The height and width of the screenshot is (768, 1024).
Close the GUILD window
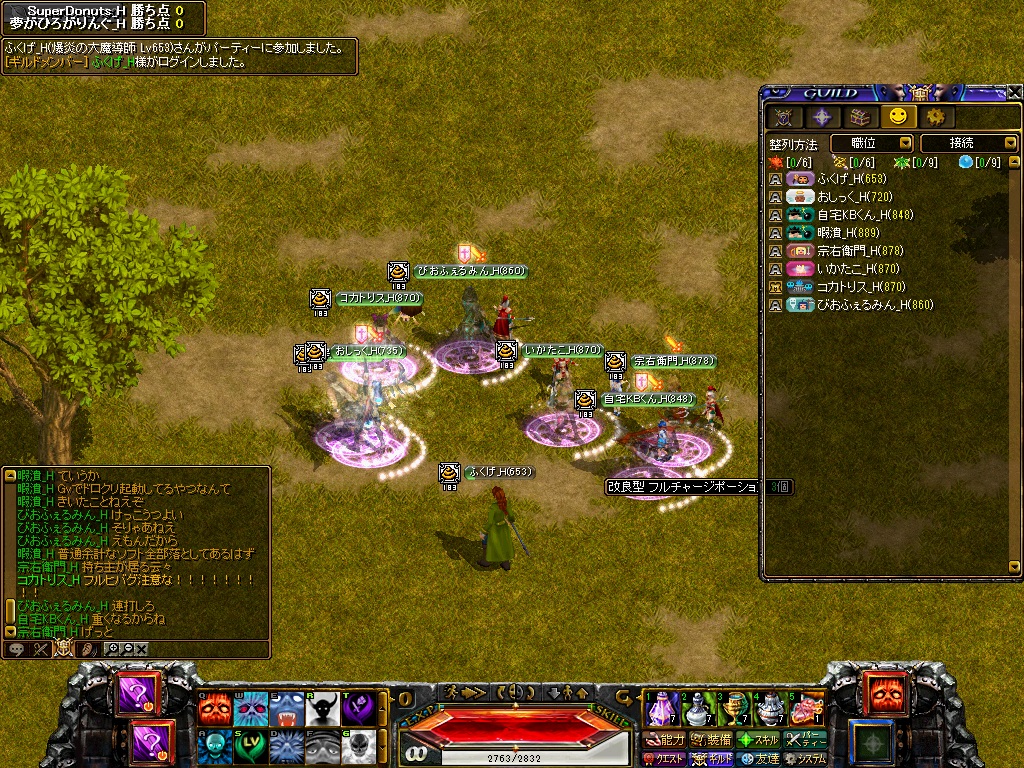[1014, 92]
